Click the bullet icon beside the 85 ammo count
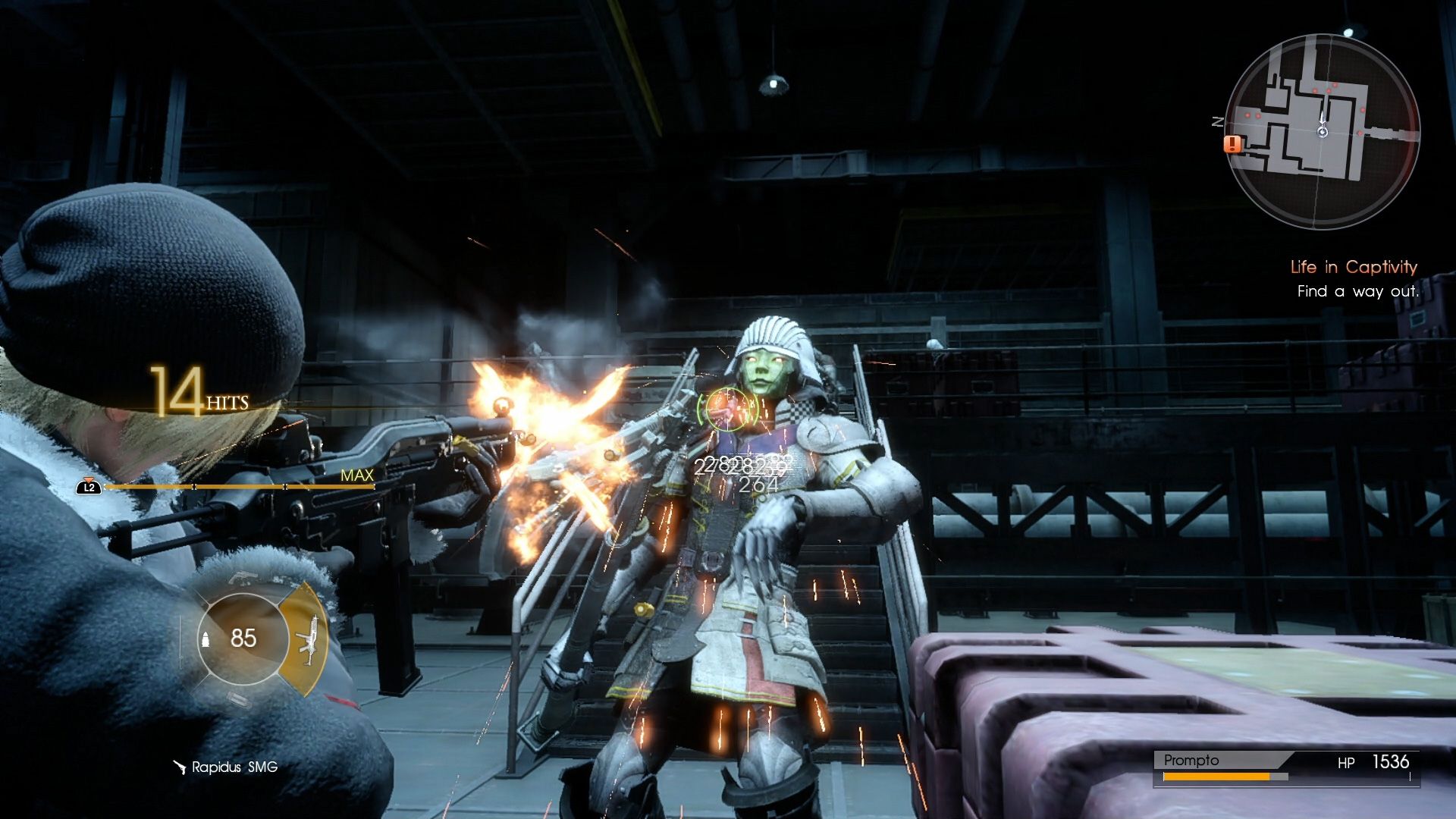 (206, 639)
